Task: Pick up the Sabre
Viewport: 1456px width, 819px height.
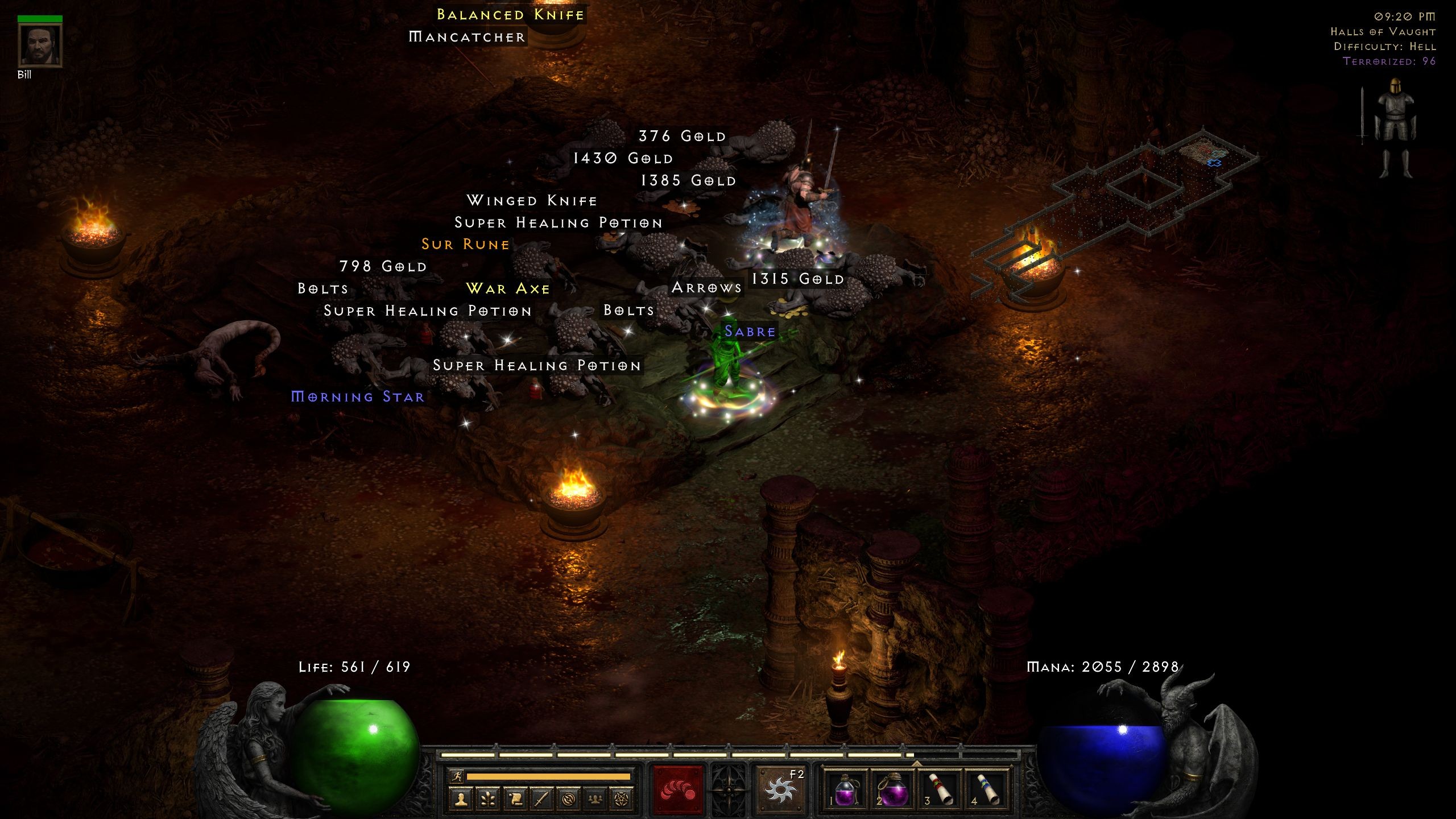Action: [x=750, y=332]
